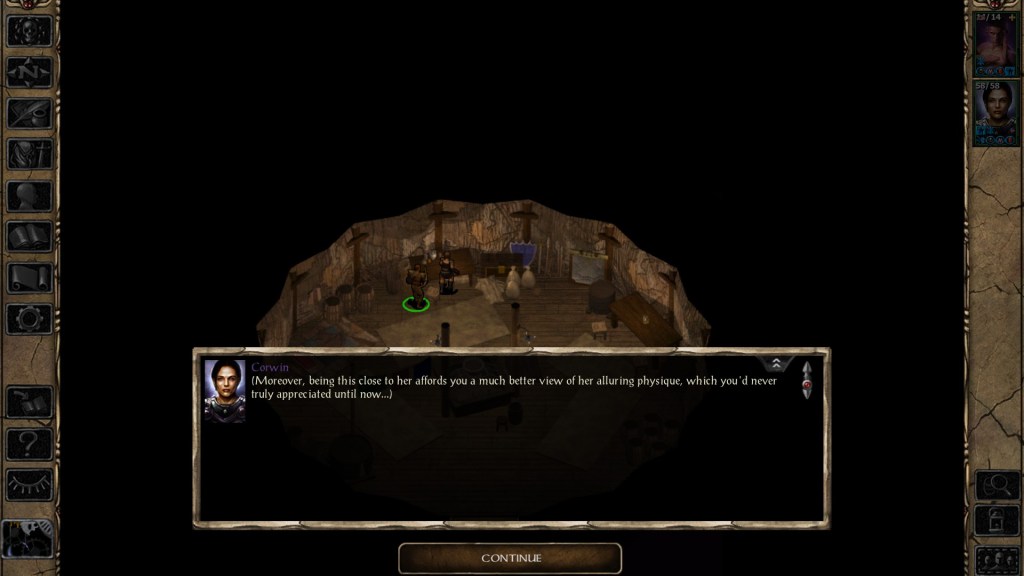Toggle the eye highlight button
Screen dimensions: 1024x576
point(29,484)
